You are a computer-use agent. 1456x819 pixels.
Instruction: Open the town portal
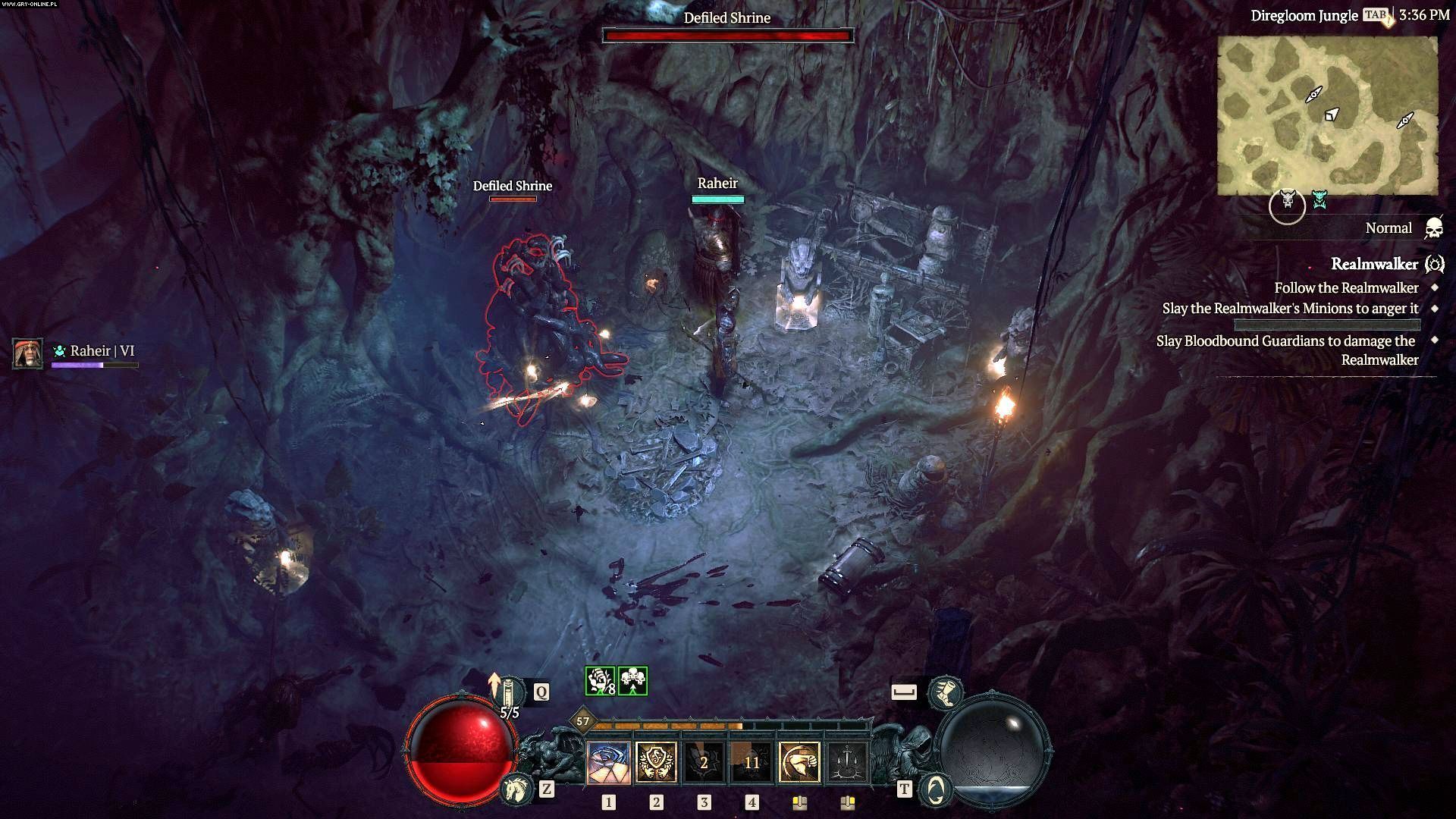[x=935, y=789]
